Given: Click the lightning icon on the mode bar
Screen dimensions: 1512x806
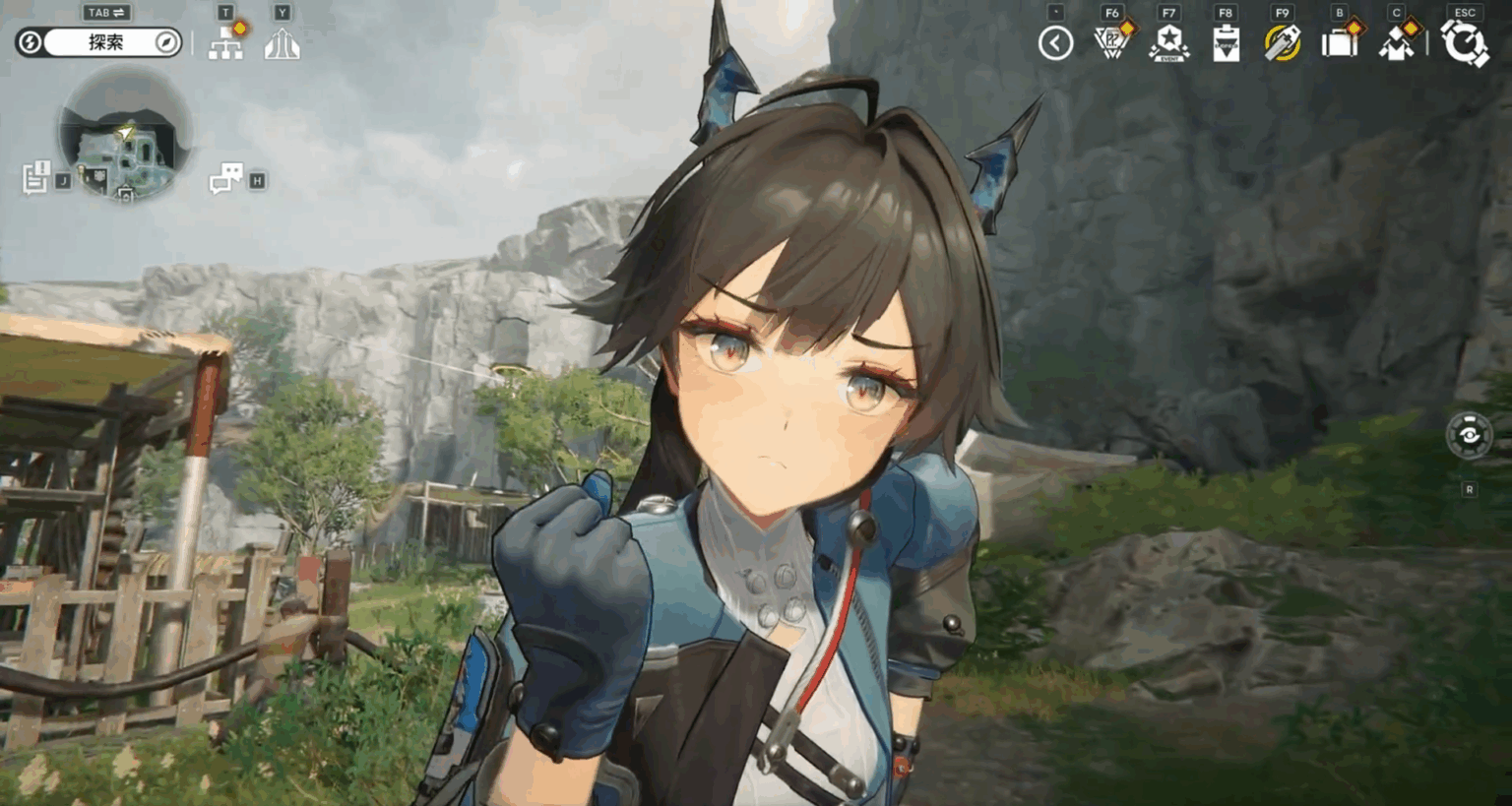Looking at the screenshot, I should click(29, 42).
